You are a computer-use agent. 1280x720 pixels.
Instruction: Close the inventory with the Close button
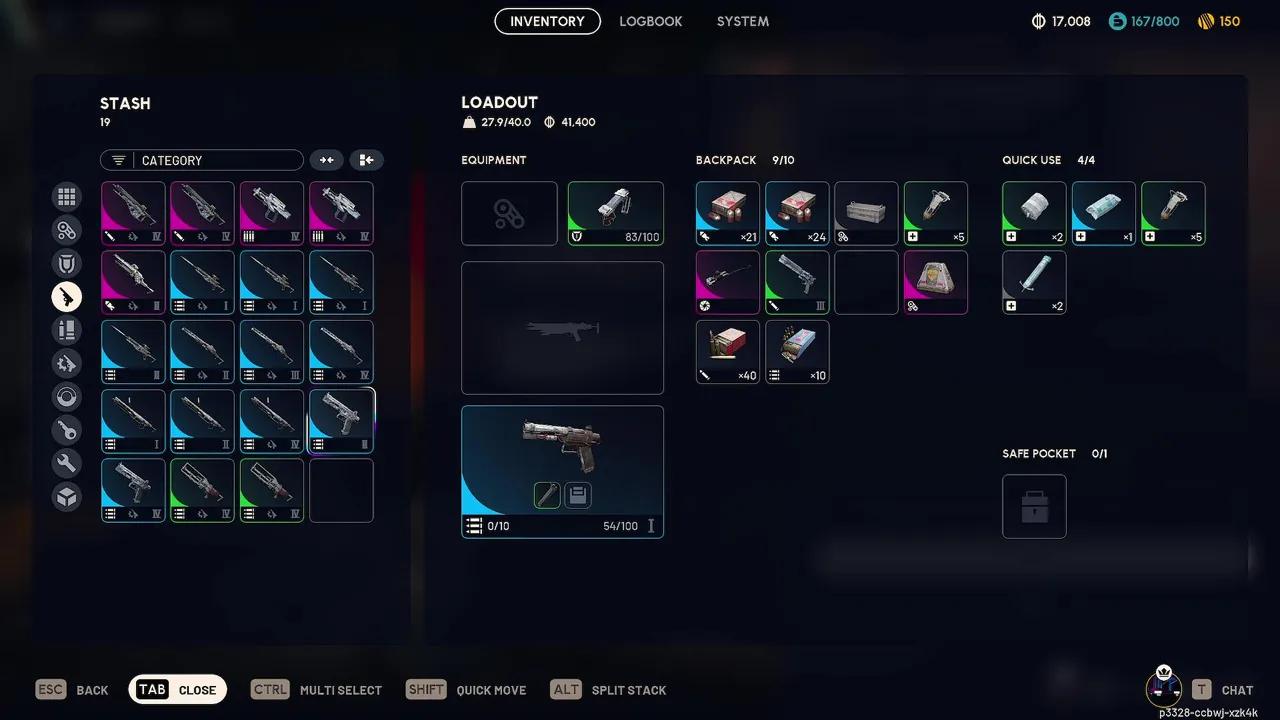[178, 690]
